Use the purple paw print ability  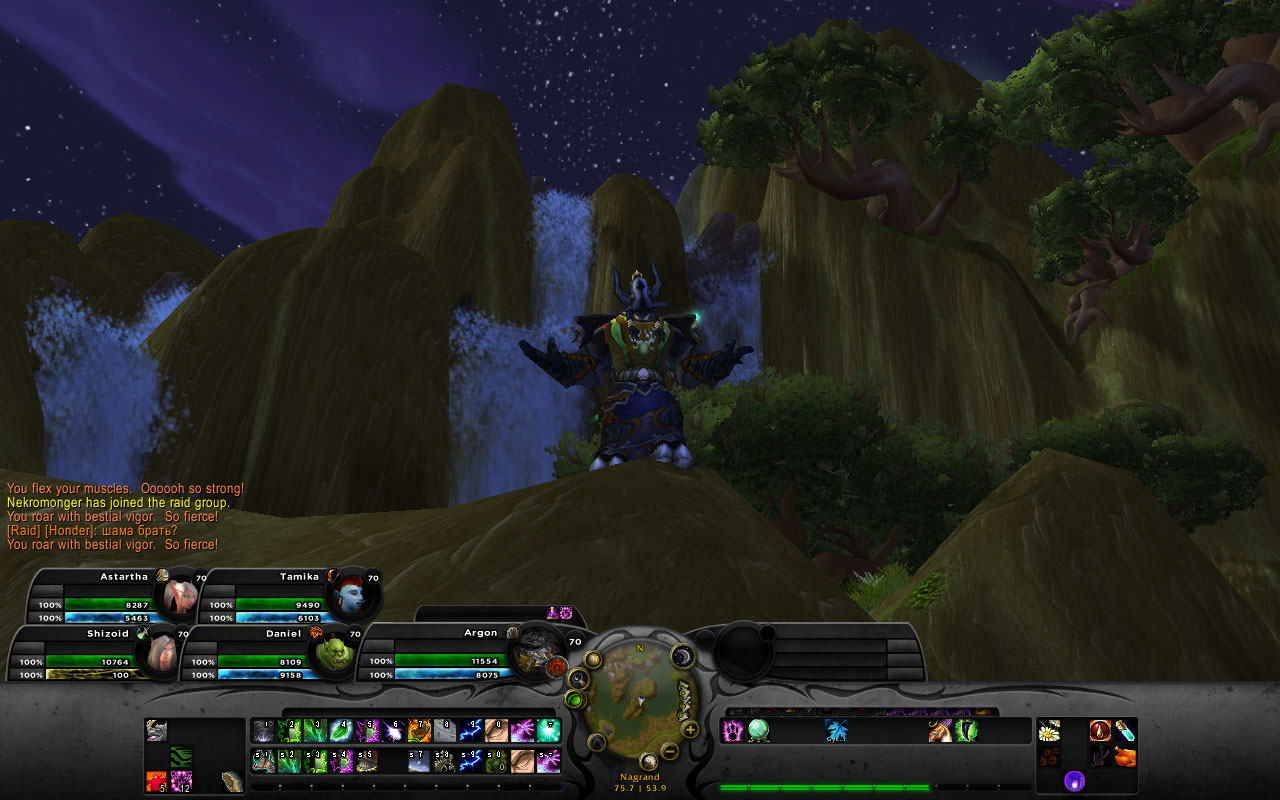pyautogui.click(x=733, y=731)
